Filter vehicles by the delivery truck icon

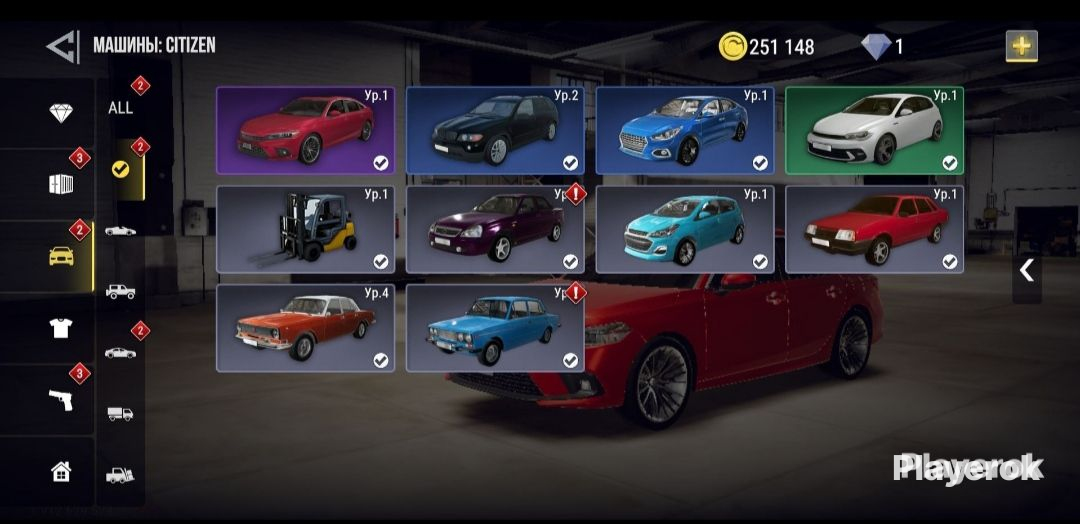(120, 412)
